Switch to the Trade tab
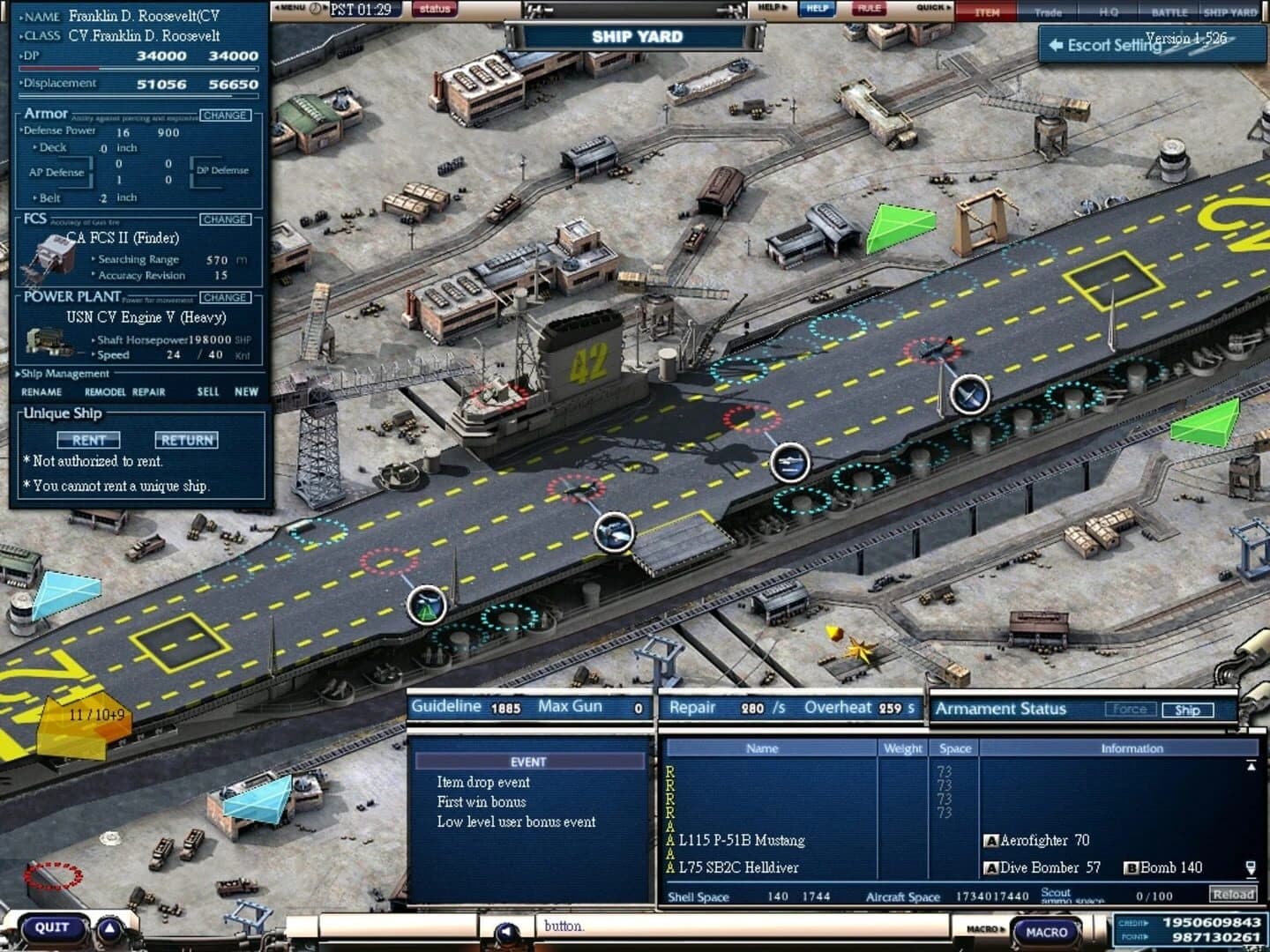This screenshot has height=952, width=1270. (x=1048, y=12)
